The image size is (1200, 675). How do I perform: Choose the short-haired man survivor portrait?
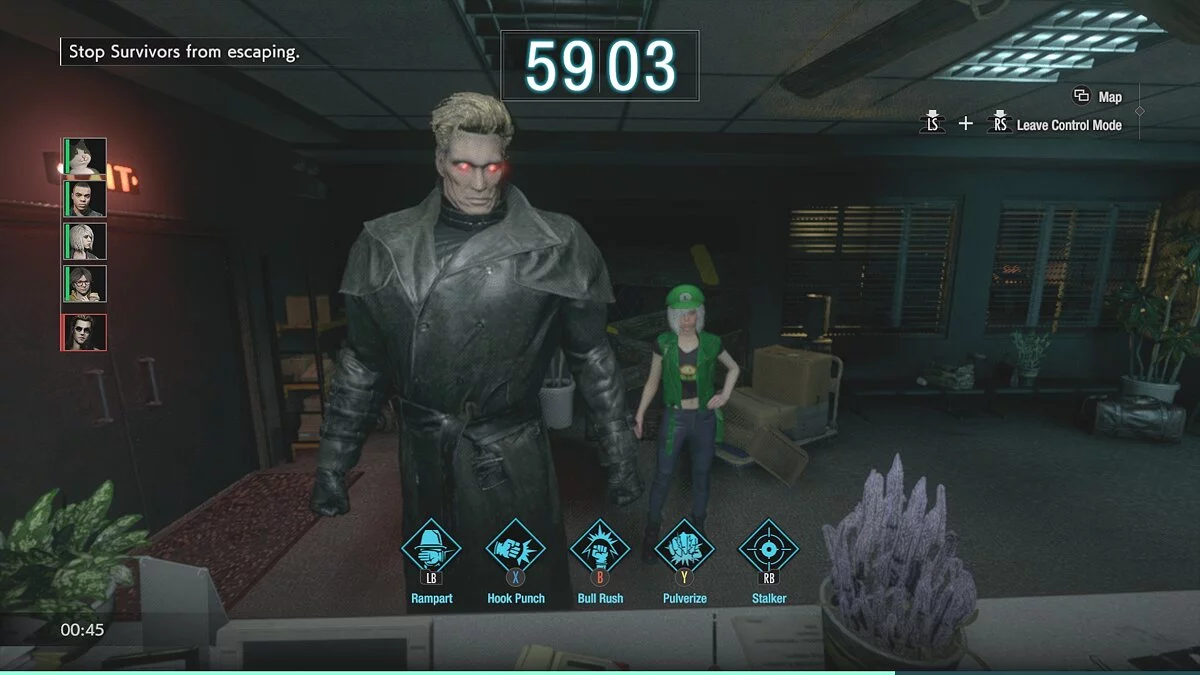tap(86, 198)
